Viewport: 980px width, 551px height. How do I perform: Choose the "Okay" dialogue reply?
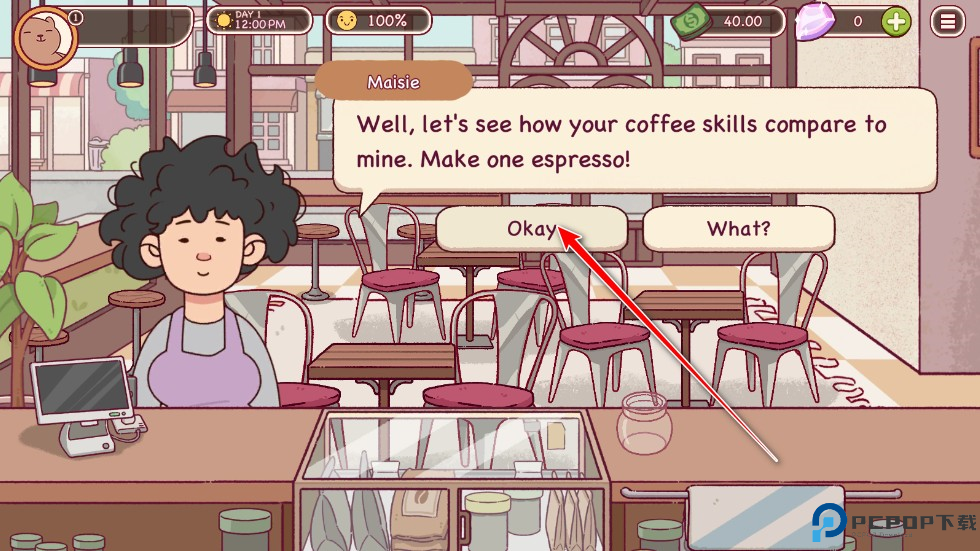coord(530,229)
